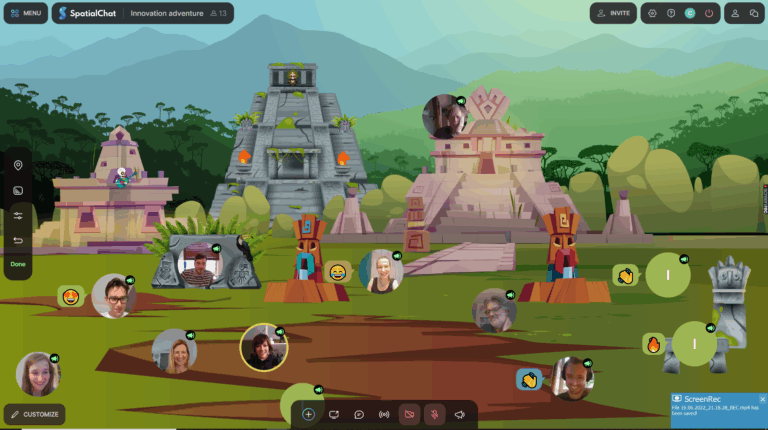Viewport: 768px width, 430px height.
Task: Start screen sharing from the toolbar
Action: coord(333,414)
